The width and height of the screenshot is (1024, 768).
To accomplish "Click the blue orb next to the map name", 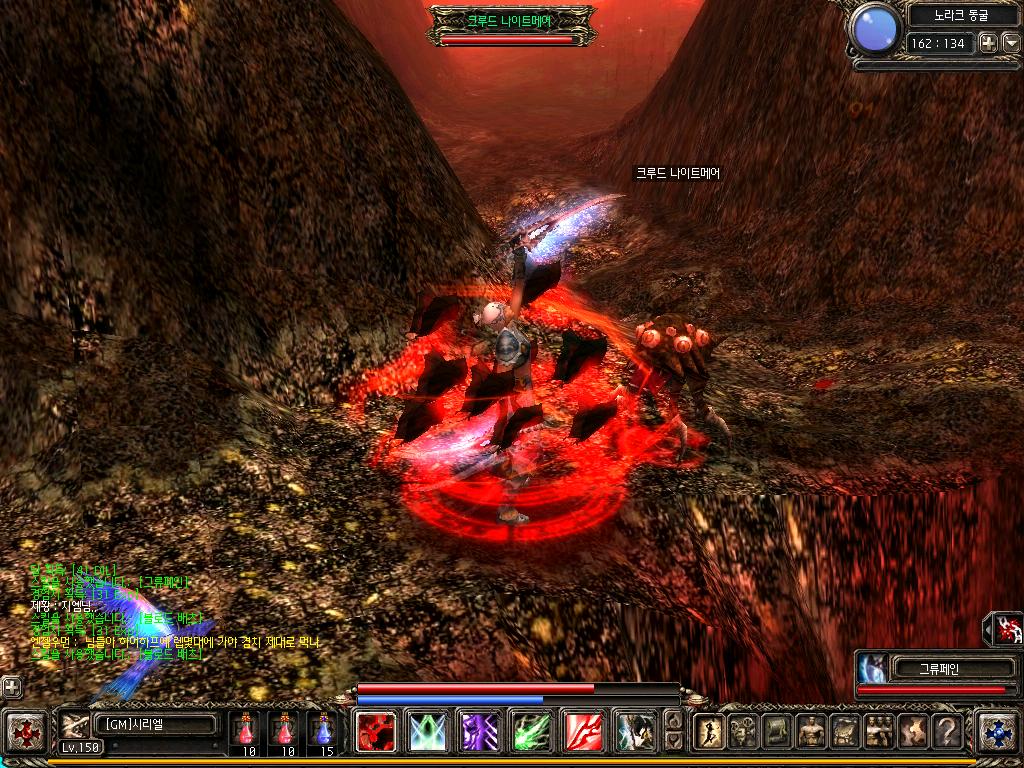I will coord(875,30).
